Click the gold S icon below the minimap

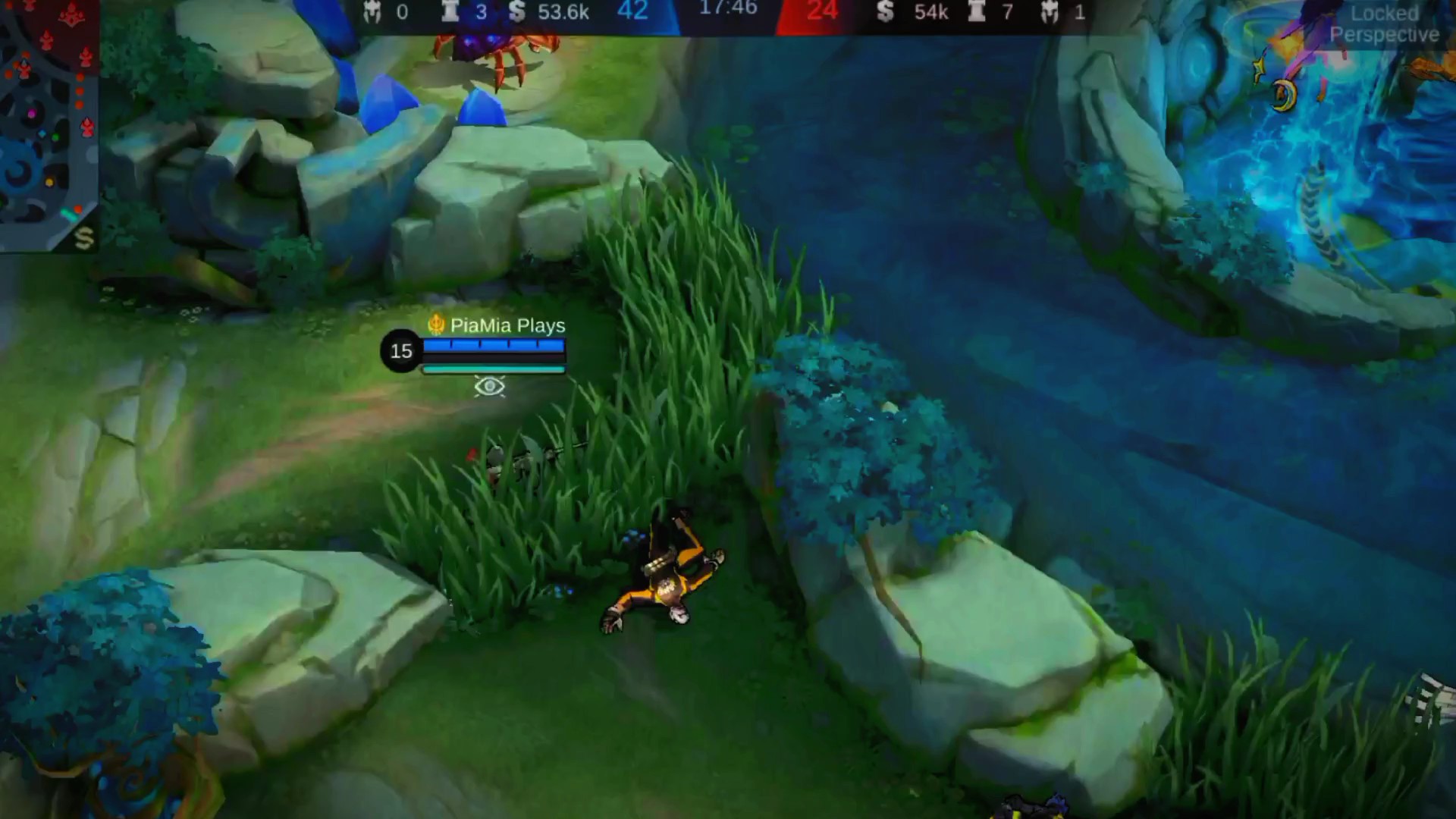coord(83,238)
